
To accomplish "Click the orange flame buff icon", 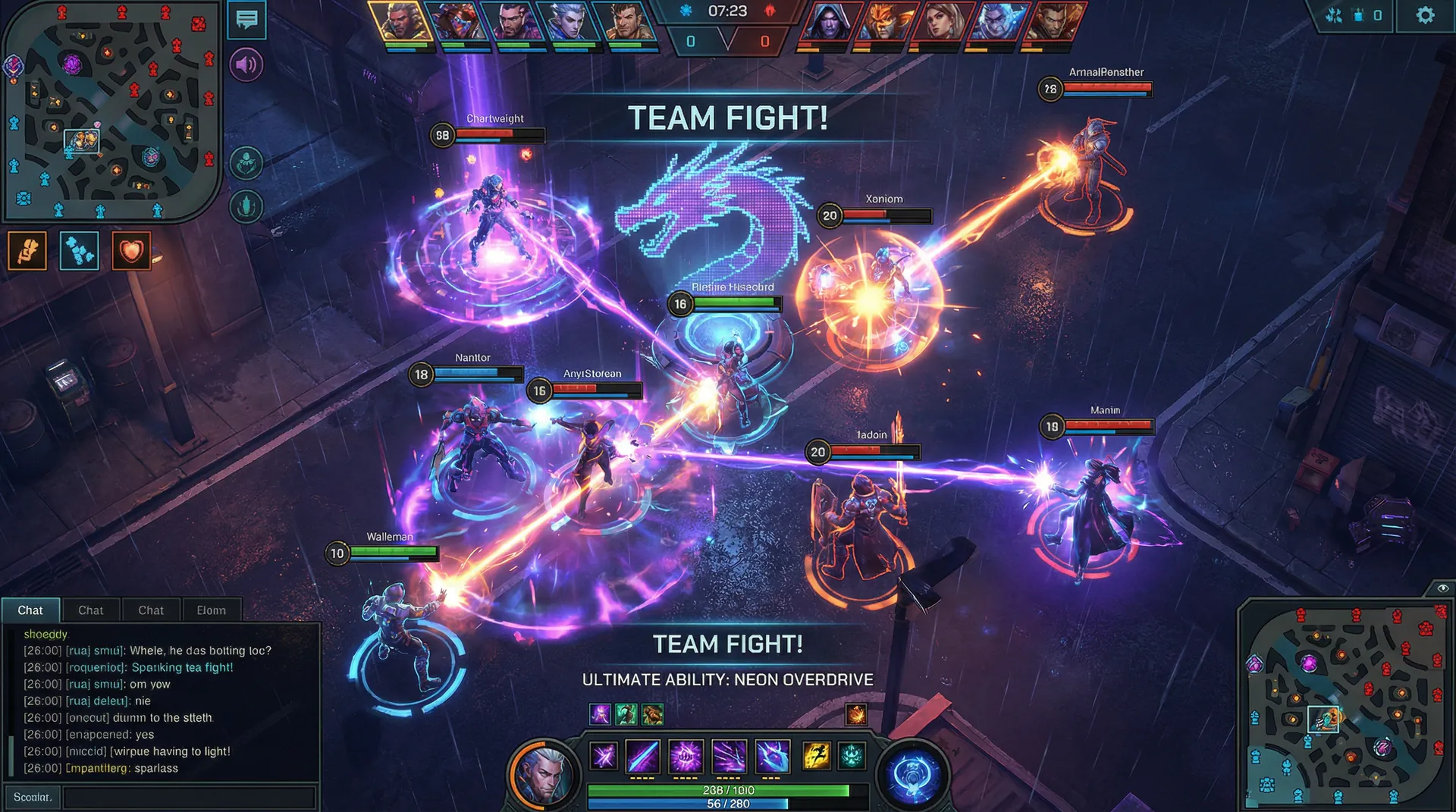I will click(x=856, y=714).
